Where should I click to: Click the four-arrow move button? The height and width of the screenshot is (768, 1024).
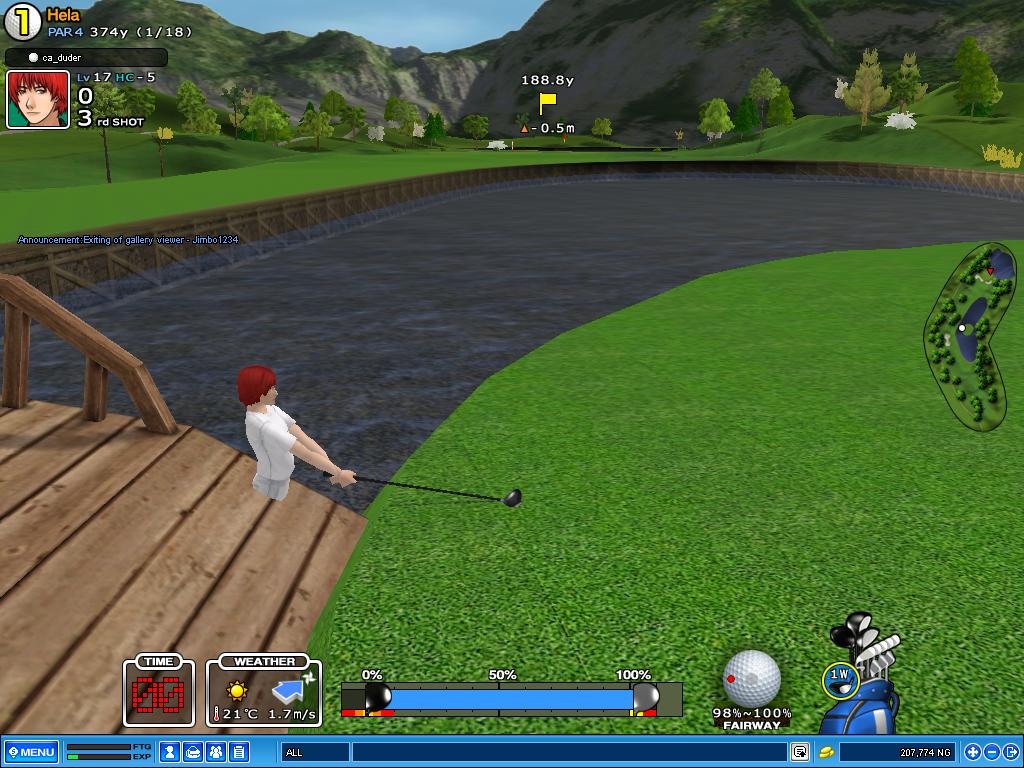pos(972,752)
